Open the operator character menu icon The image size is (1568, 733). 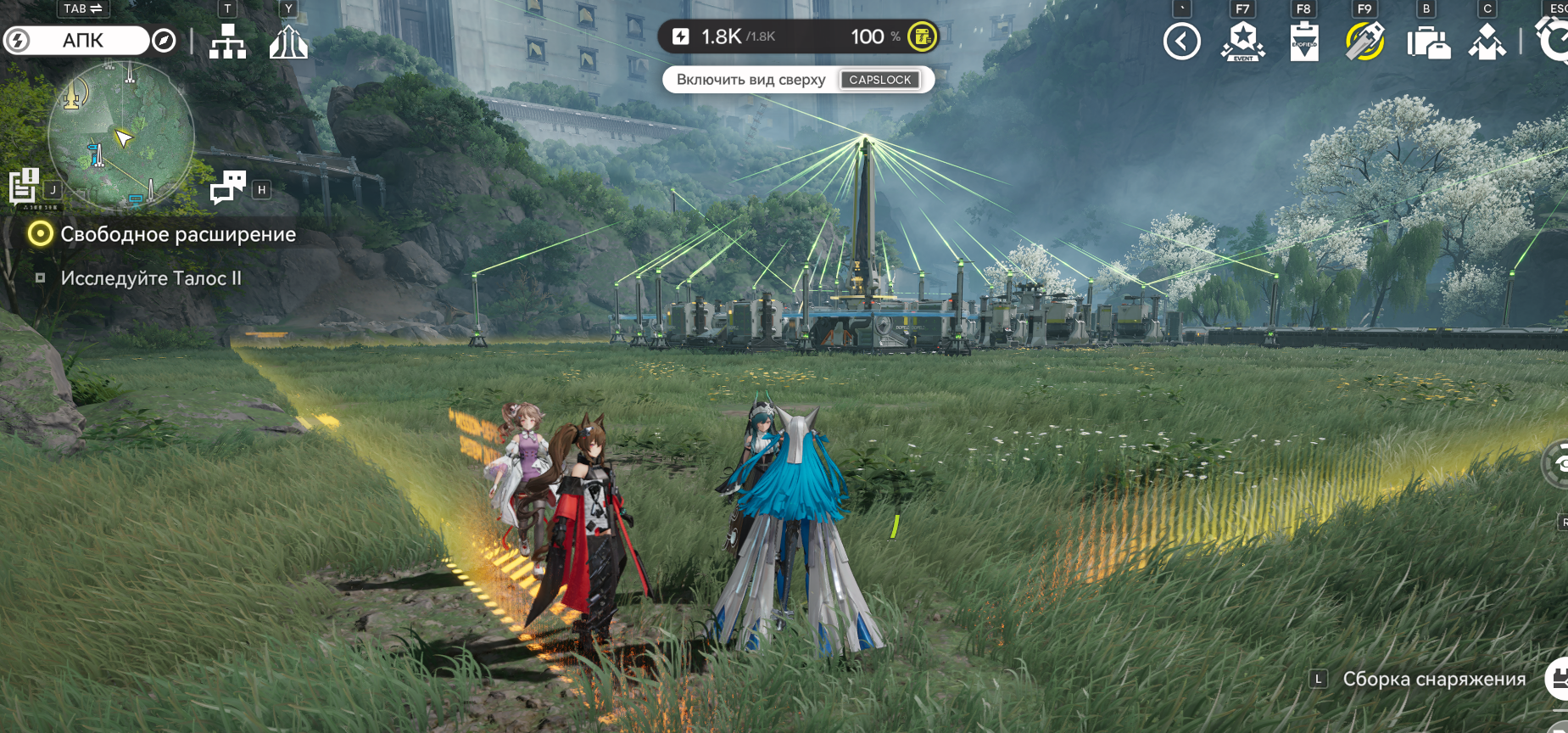pyautogui.click(x=1487, y=42)
